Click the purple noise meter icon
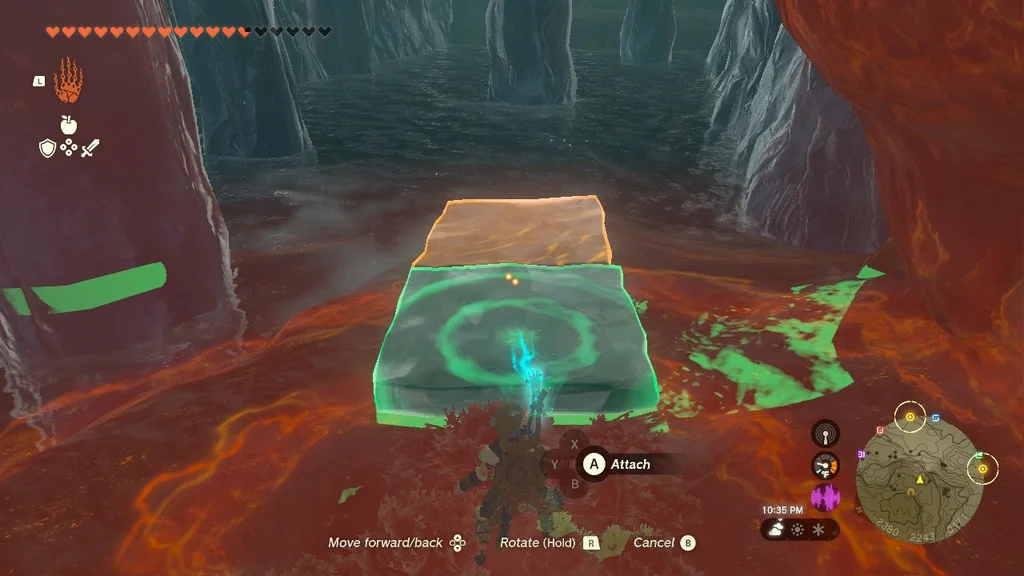The width and height of the screenshot is (1024, 576). click(x=825, y=497)
